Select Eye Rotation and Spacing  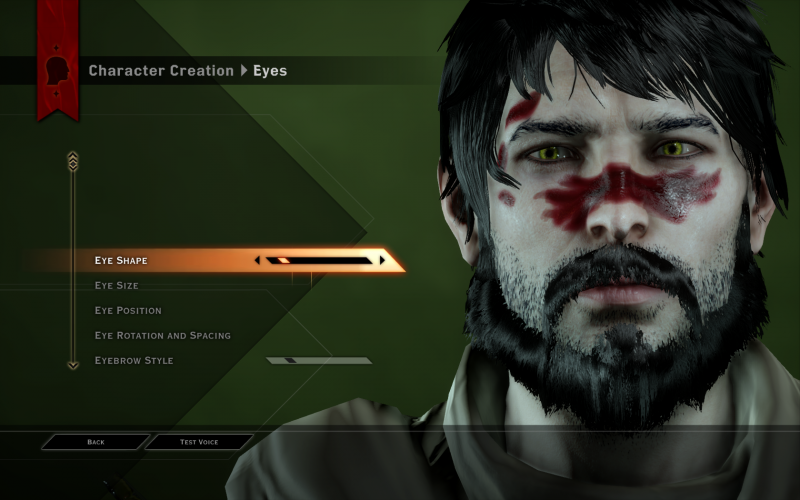coord(162,336)
